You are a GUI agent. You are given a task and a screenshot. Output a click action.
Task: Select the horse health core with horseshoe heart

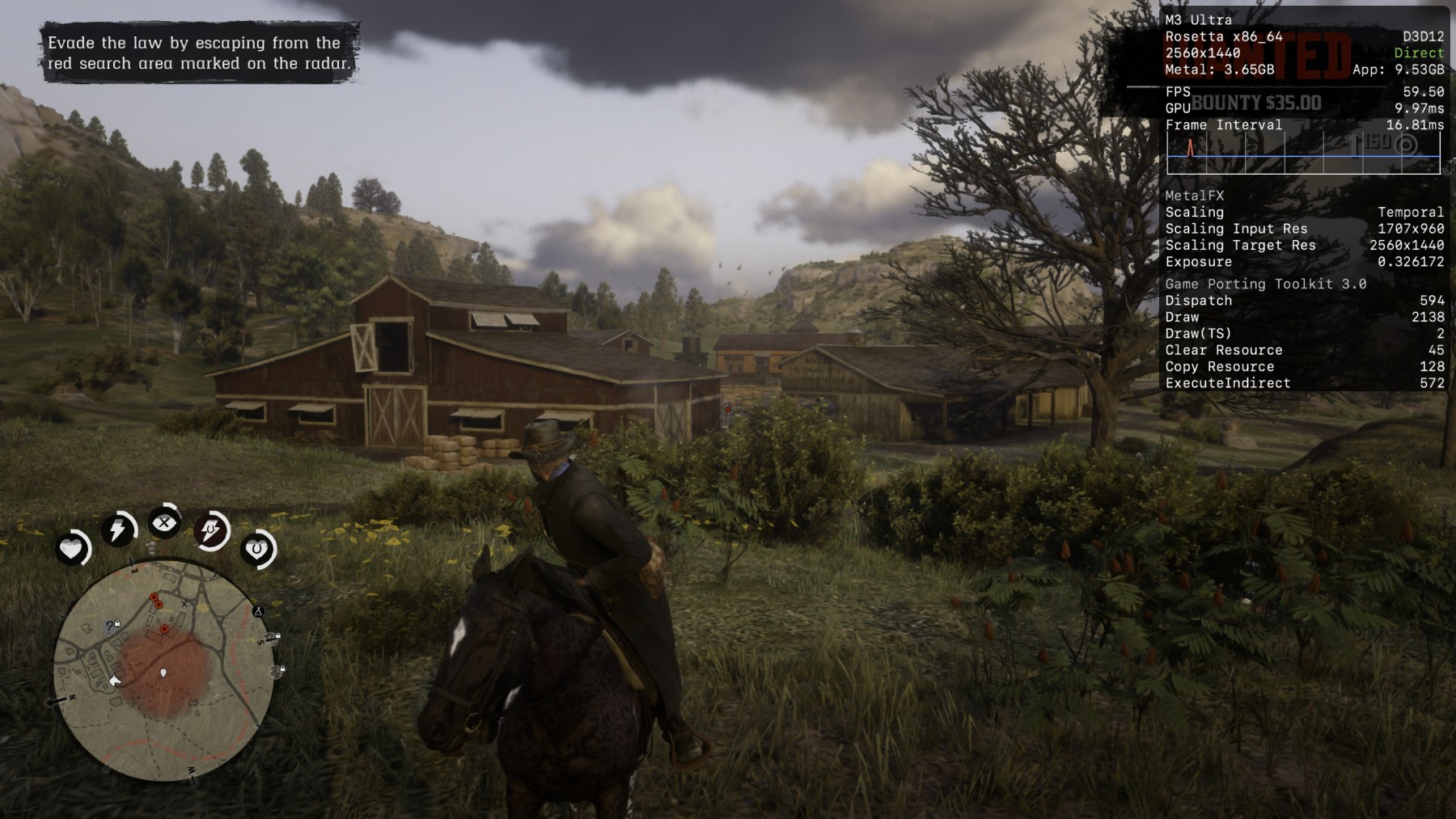(257, 550)
